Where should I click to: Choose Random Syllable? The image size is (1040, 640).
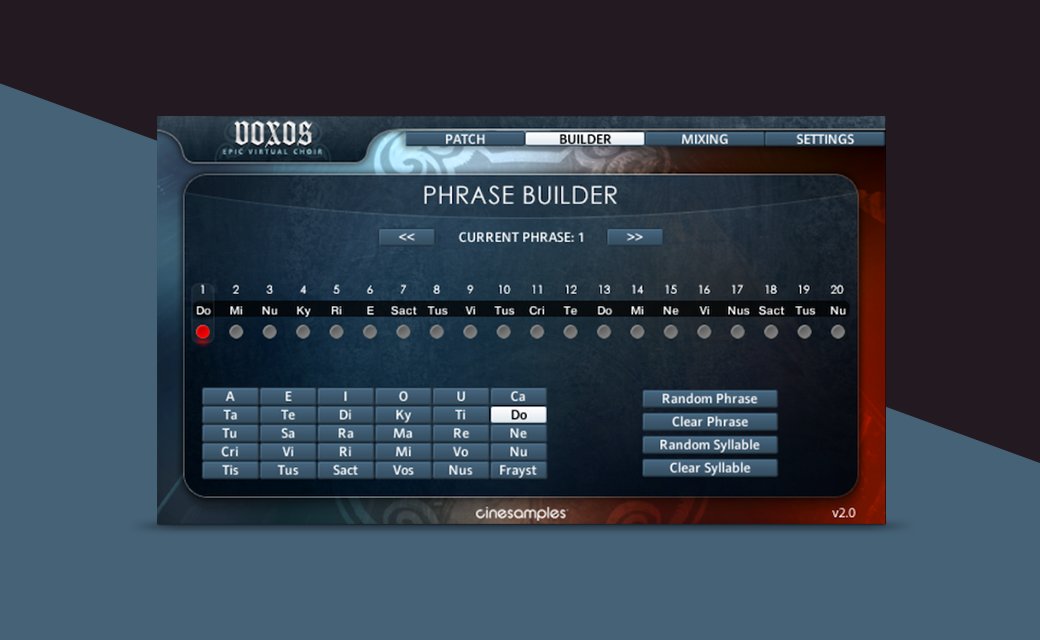tap(709, 445)
